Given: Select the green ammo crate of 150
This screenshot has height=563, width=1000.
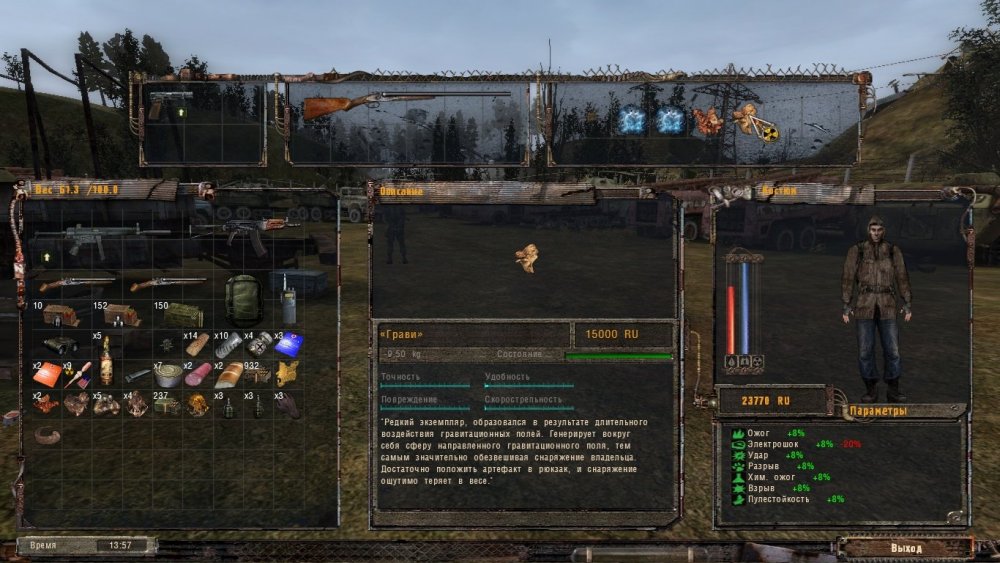Looking at the screenshot, I should pyautogui.click(x=183, y=315).
